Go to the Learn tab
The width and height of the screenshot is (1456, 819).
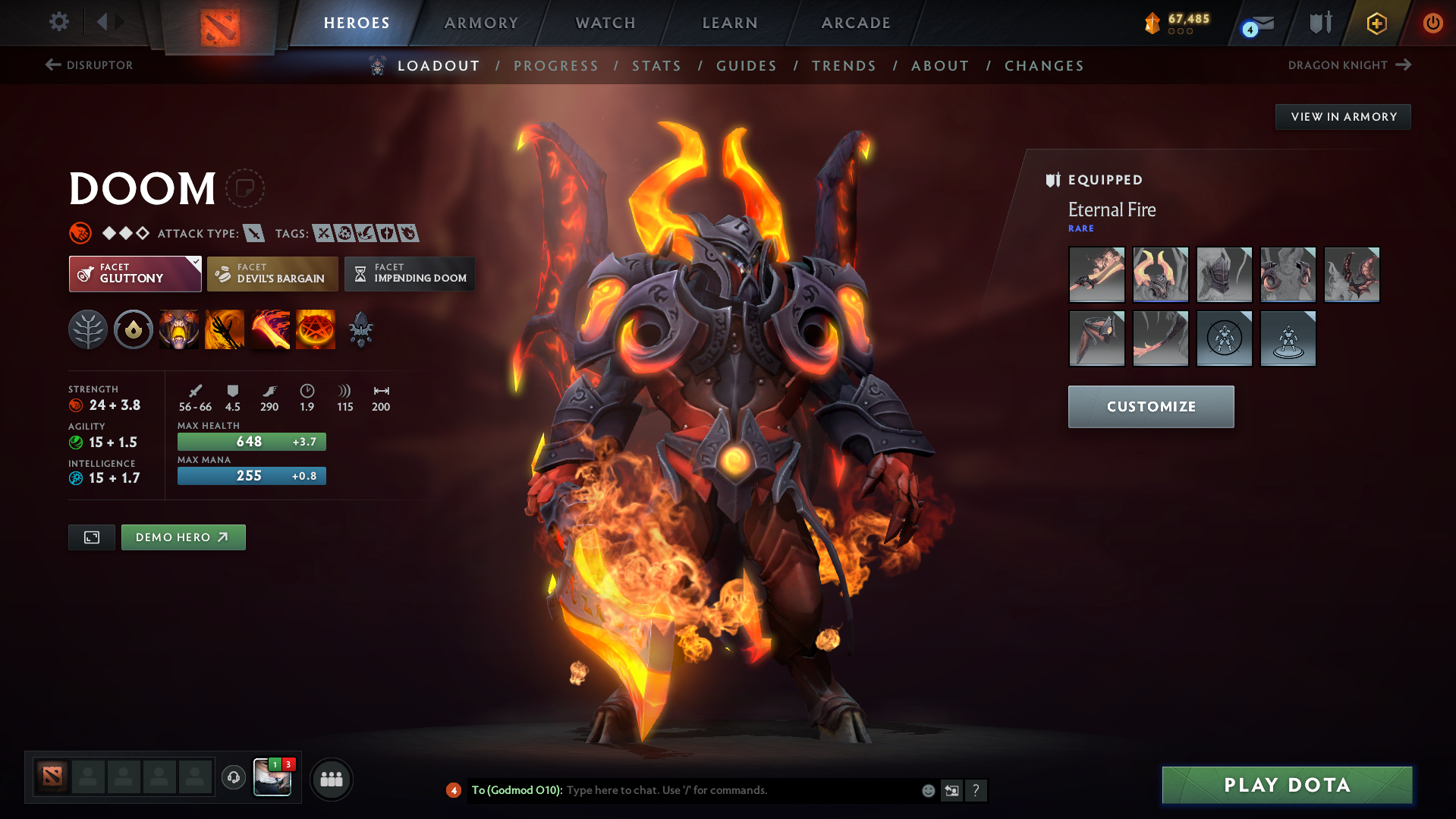pyautogui.click(x=730, y=23)
